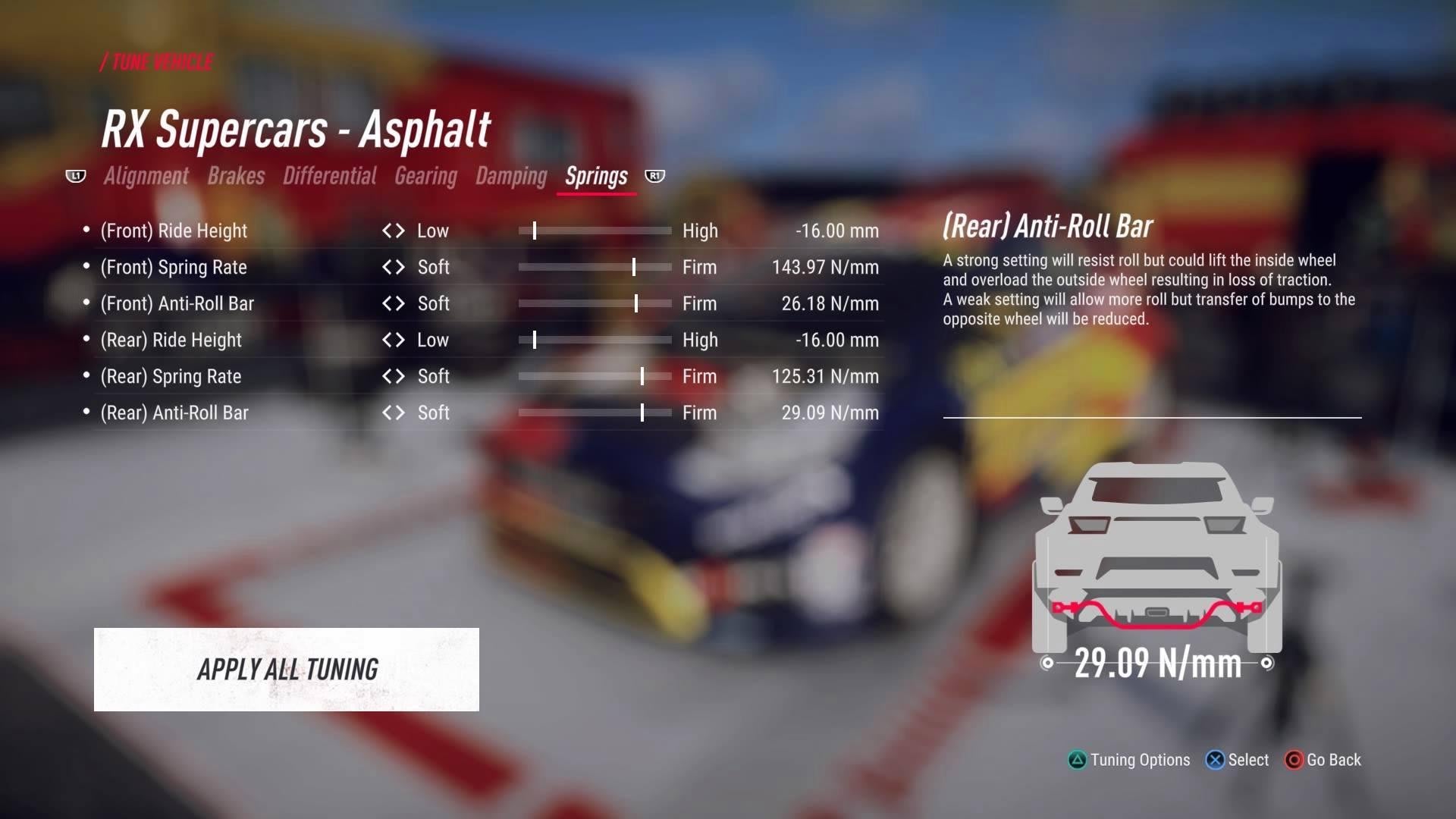Viewport: 1456px width, 819px height.
Task: Click the Rear Spring Rate slider
Action: (642, 376)
